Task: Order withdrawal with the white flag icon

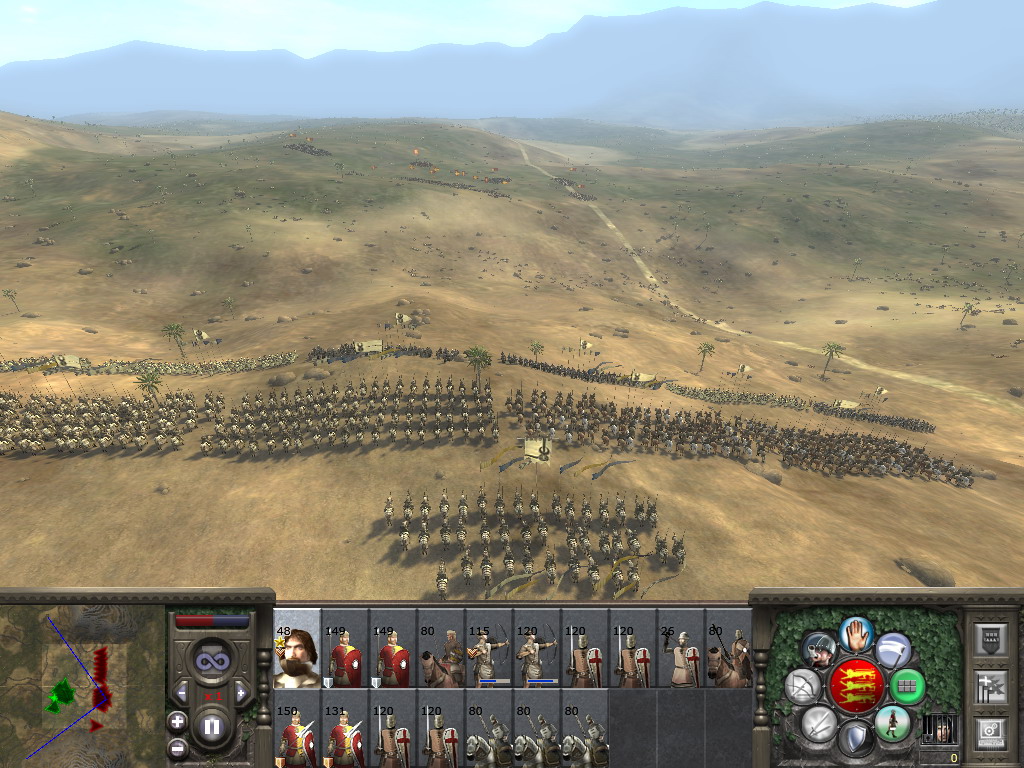Action: pyautogui.click(x=893, y=650)
